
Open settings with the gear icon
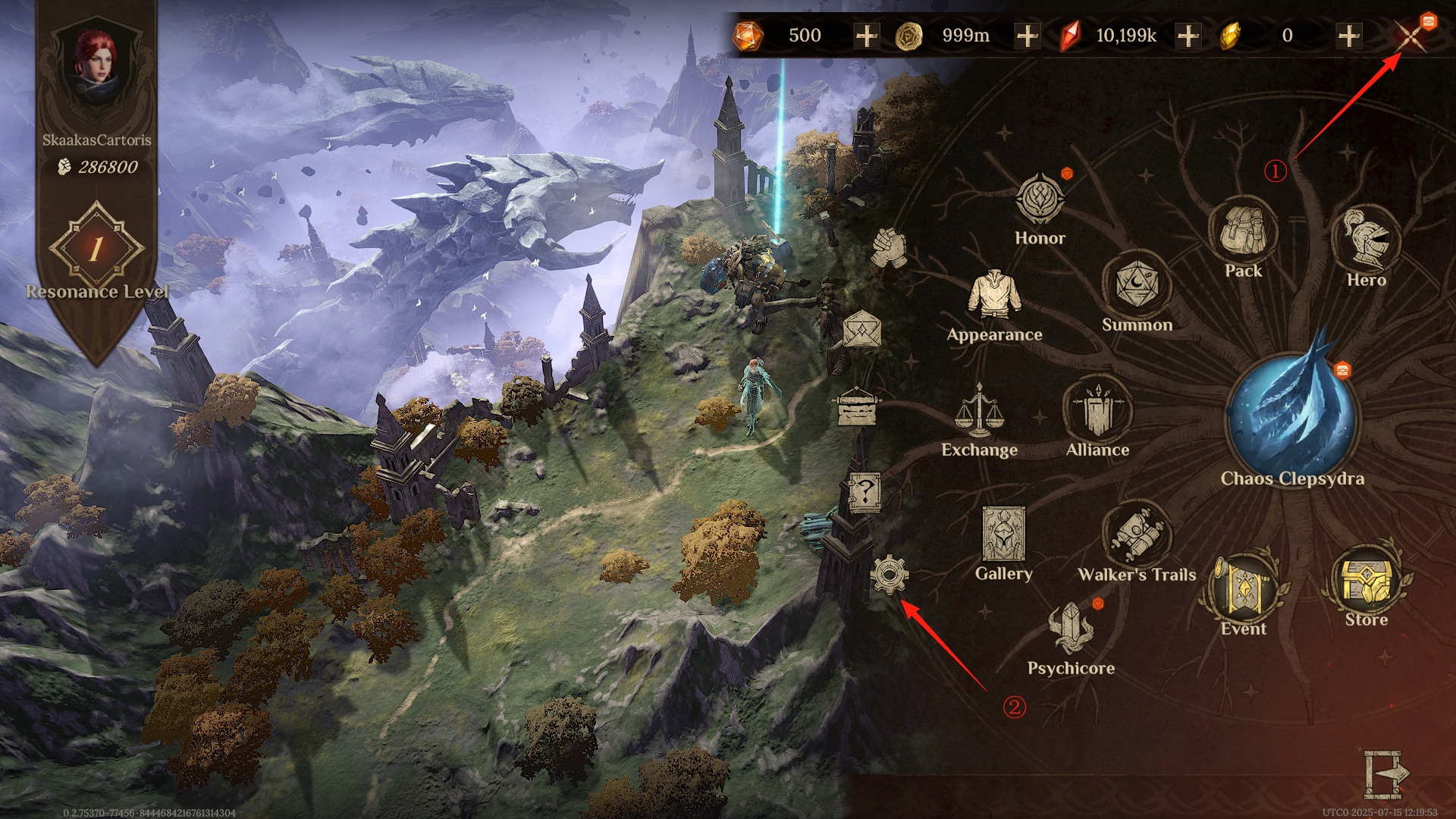(x=889, y=574)
